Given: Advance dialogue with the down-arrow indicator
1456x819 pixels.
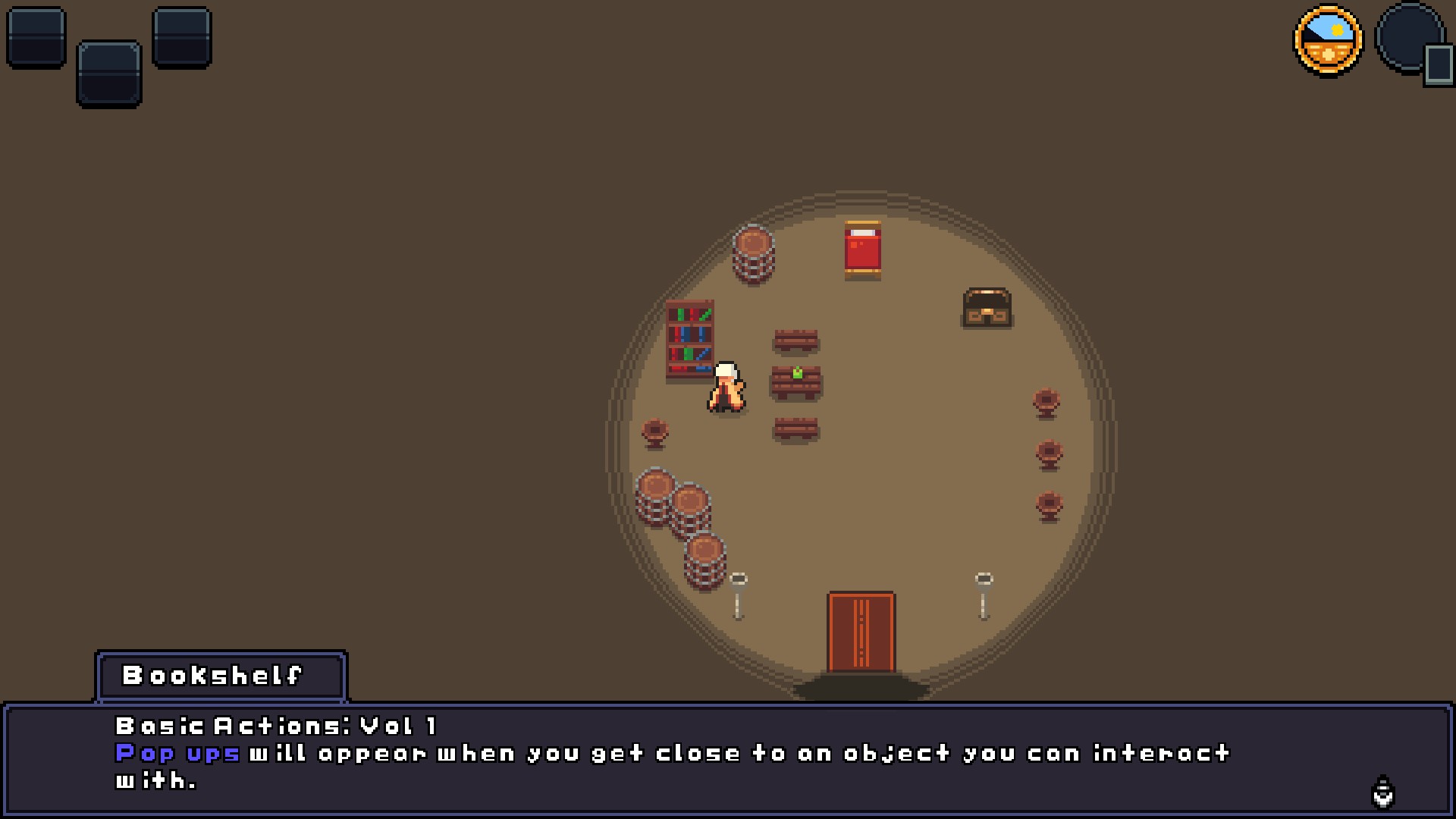Looking at the screenshot, I should pos(1383,792).
